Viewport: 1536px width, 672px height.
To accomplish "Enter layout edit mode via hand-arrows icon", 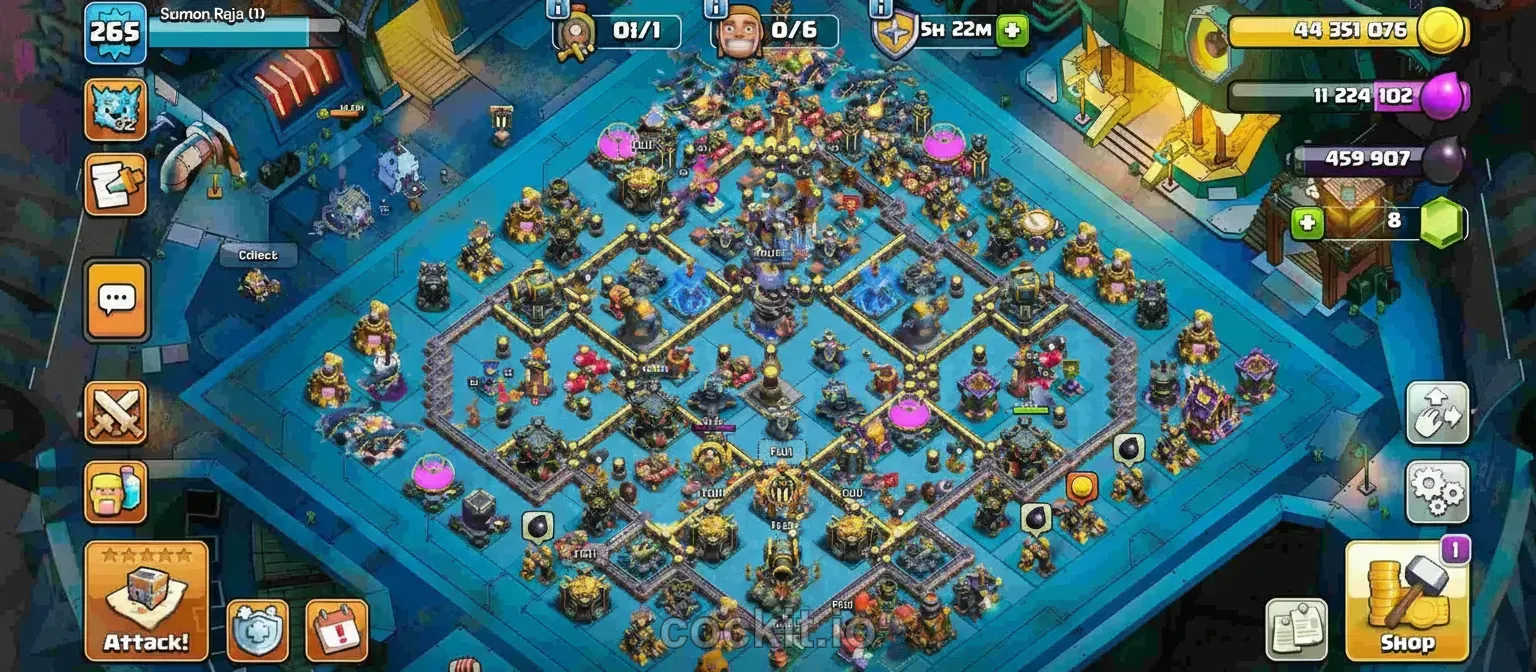I will pyautogui.click(x=1437, y=413).
